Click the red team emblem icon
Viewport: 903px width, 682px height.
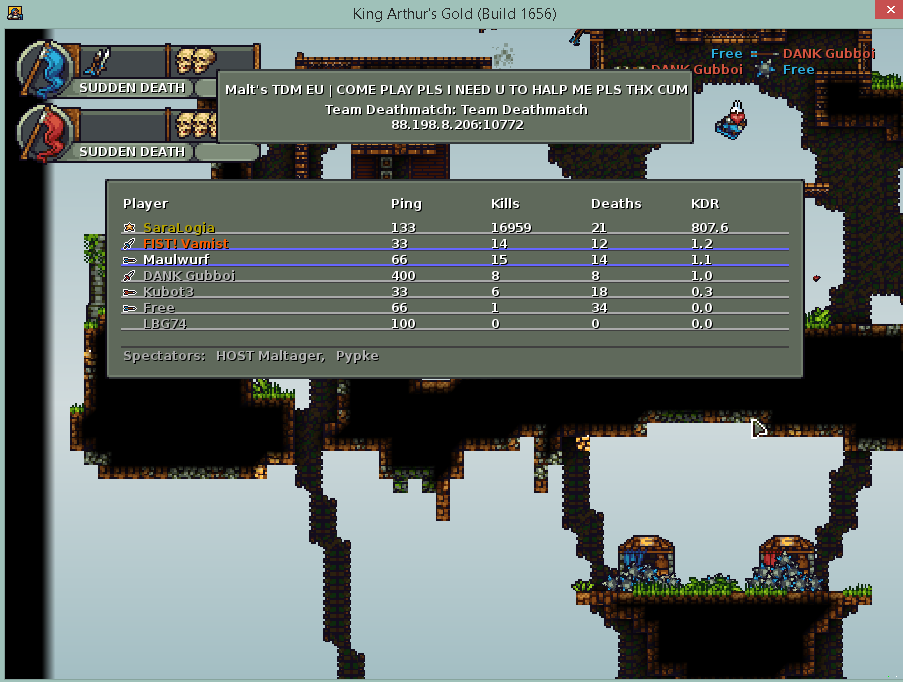(45, 134)
